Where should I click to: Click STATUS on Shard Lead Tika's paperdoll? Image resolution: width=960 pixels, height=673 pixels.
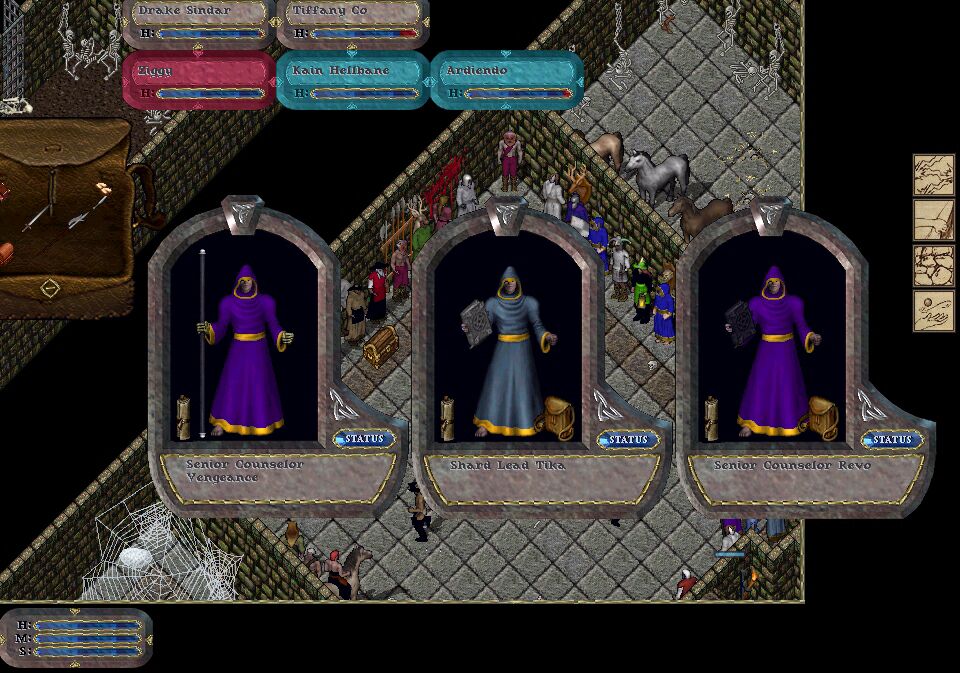[629, 440]
